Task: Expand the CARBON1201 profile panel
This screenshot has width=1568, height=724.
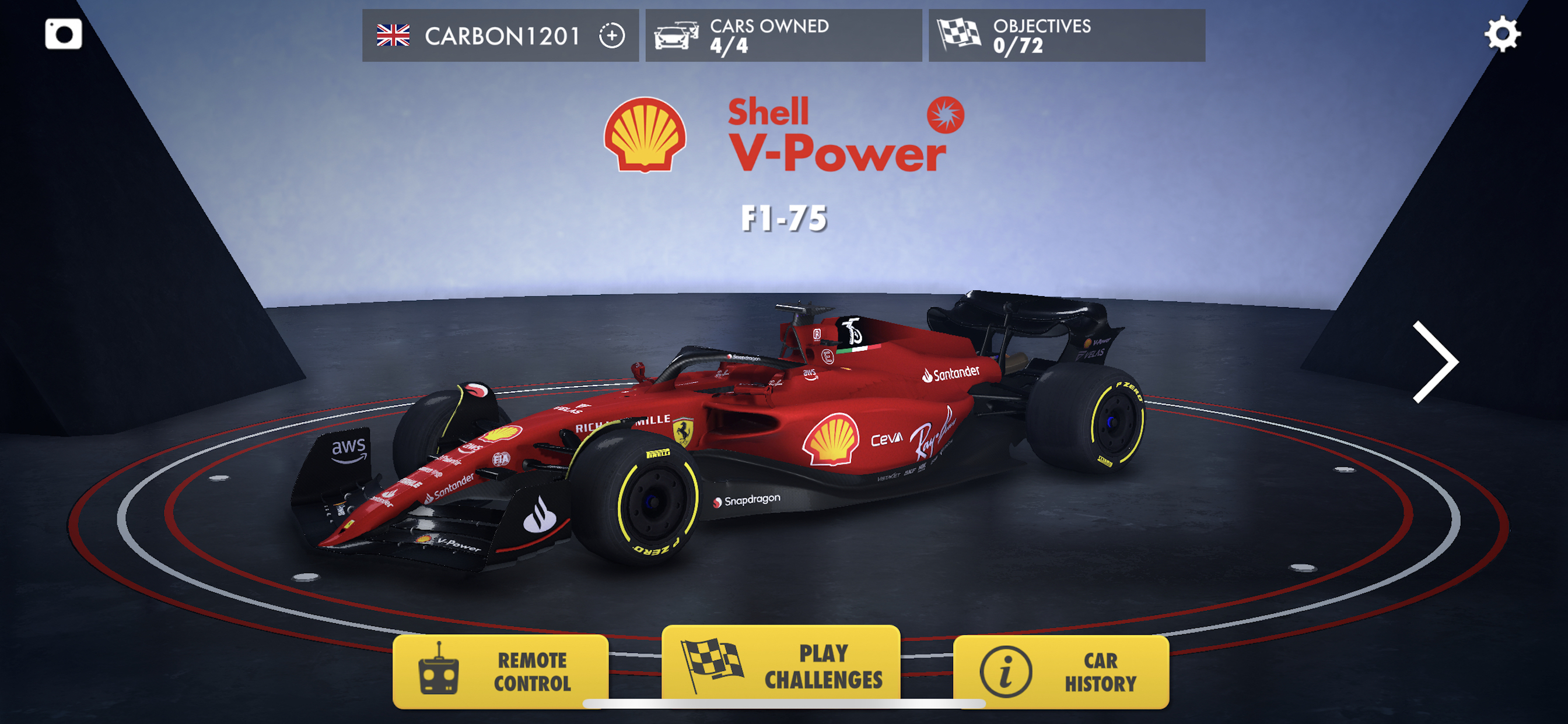Action: pyautogui.click(x=501, y=36)
